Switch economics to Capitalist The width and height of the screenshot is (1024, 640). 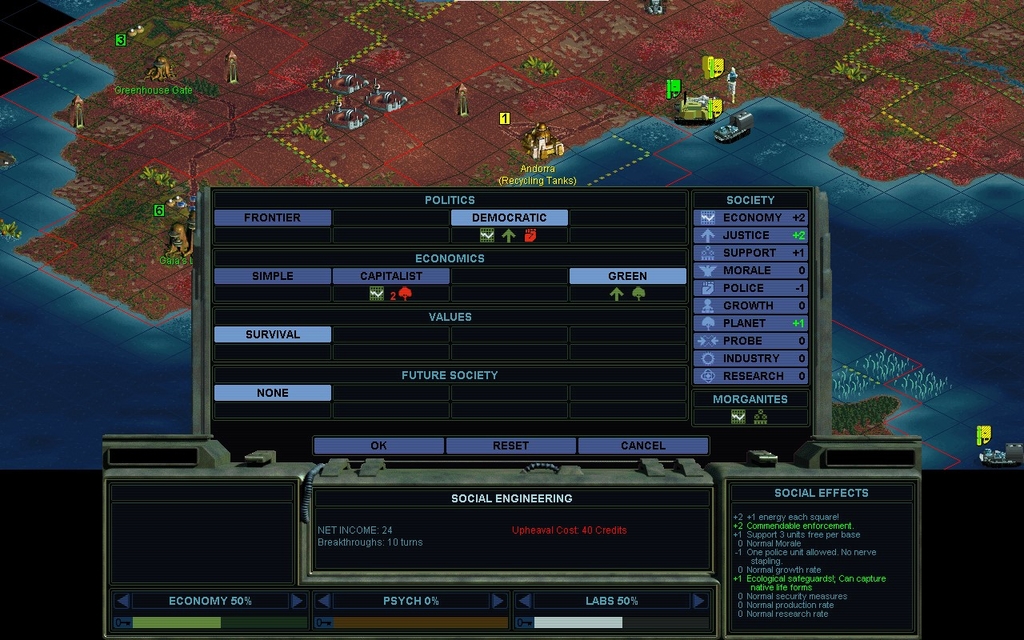391,276
